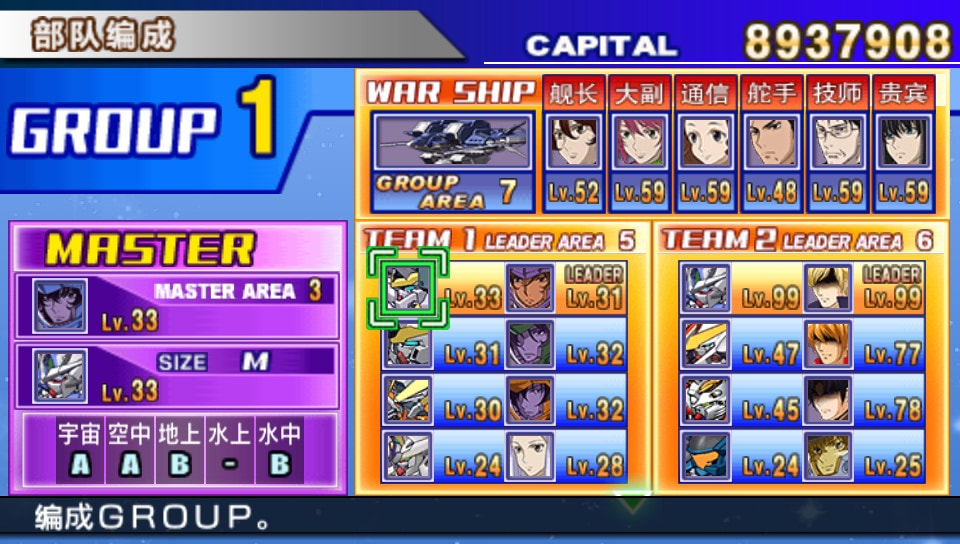The image size is (960, 544).
Task: Pick the 通信 communications crew slot
Action: pyautogui.click(x=705, y=143)
